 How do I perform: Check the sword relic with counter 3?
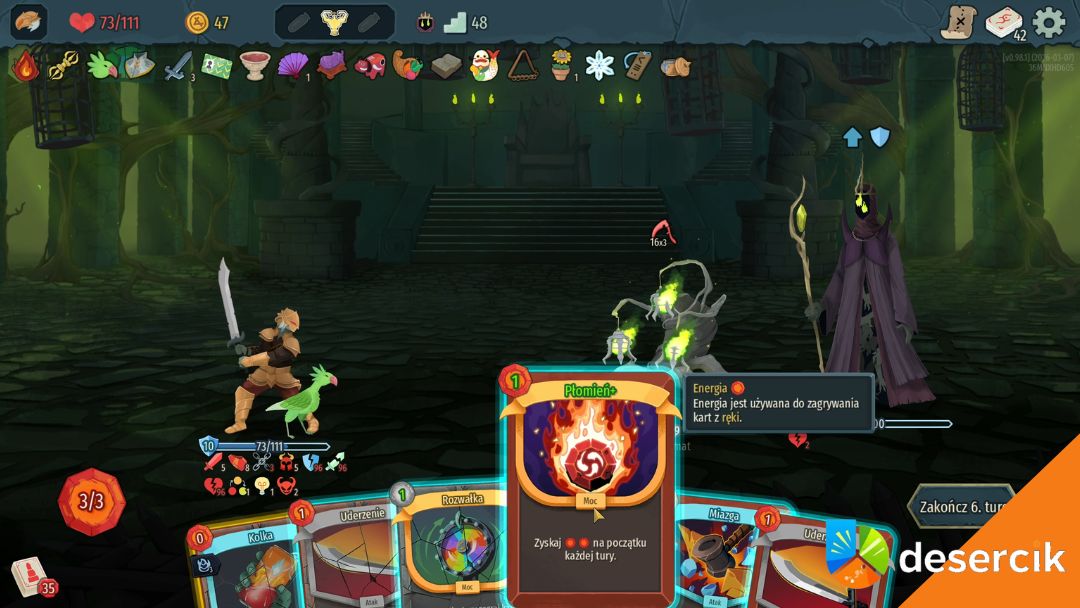178,66
